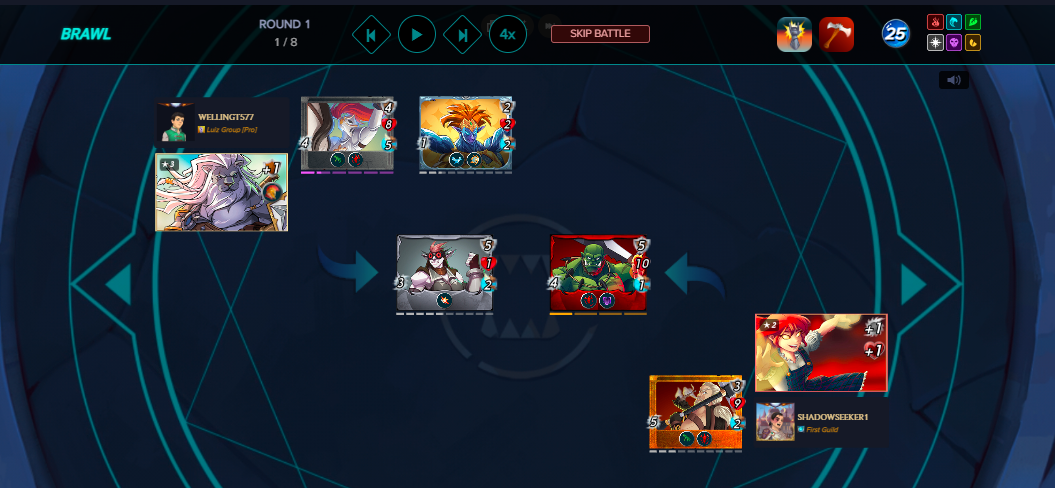Show the 25 mana cap badge
The image size is (1055, 488).
(895, 34)
